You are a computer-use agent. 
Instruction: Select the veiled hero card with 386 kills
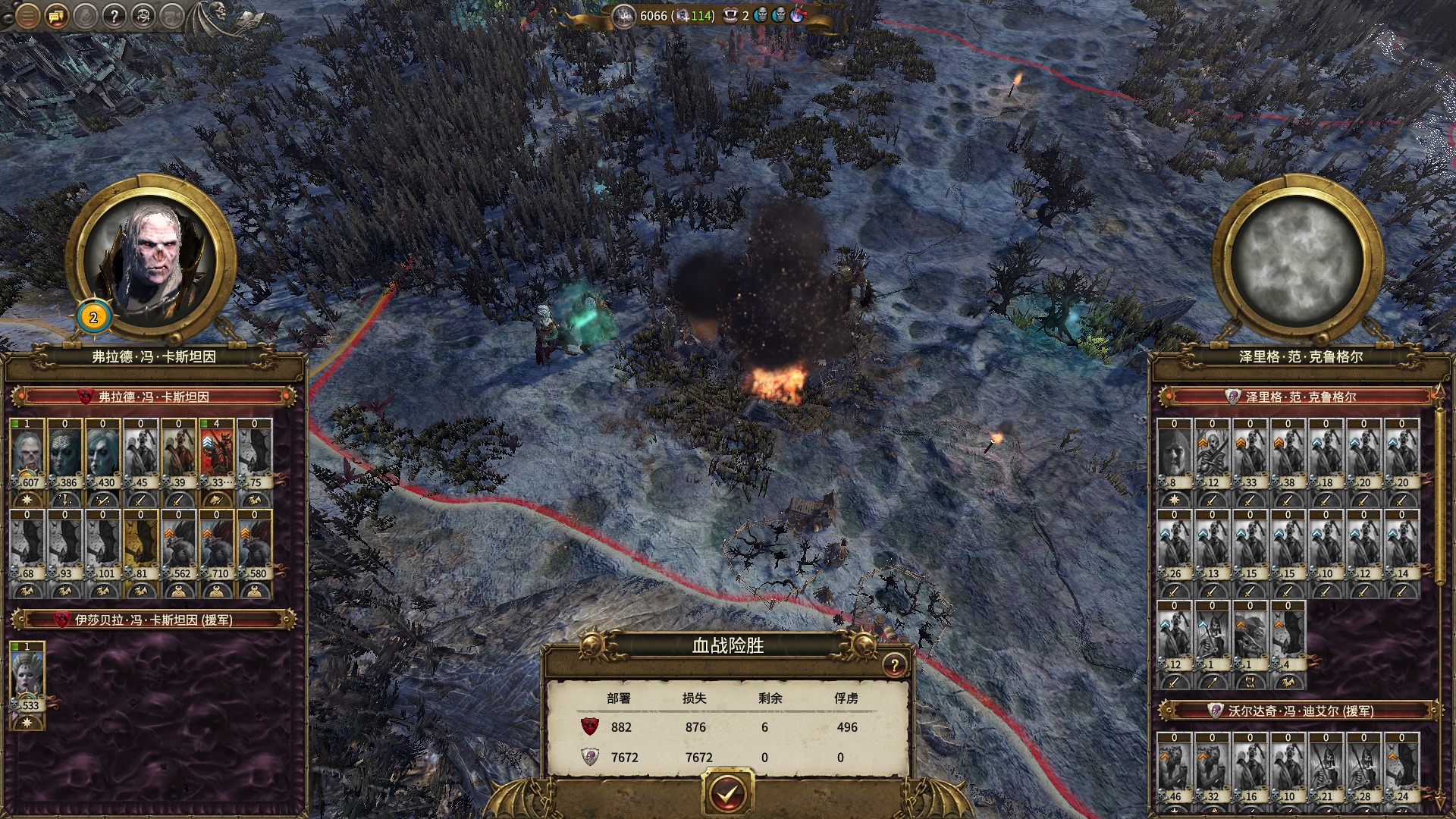click(x=65, y=455)
